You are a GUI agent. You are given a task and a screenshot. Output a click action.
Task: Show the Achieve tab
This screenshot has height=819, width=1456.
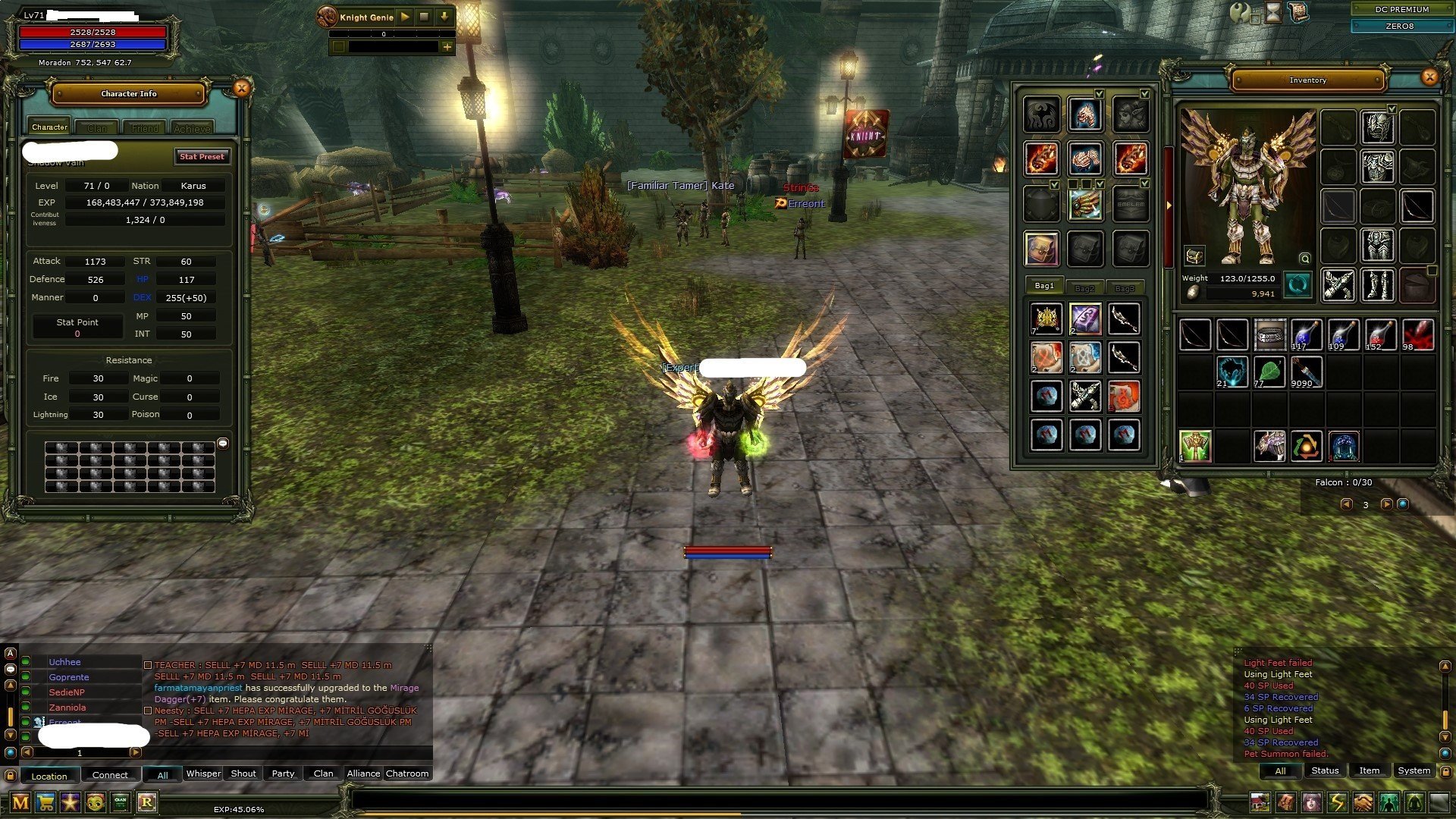[x=192, y=128]
